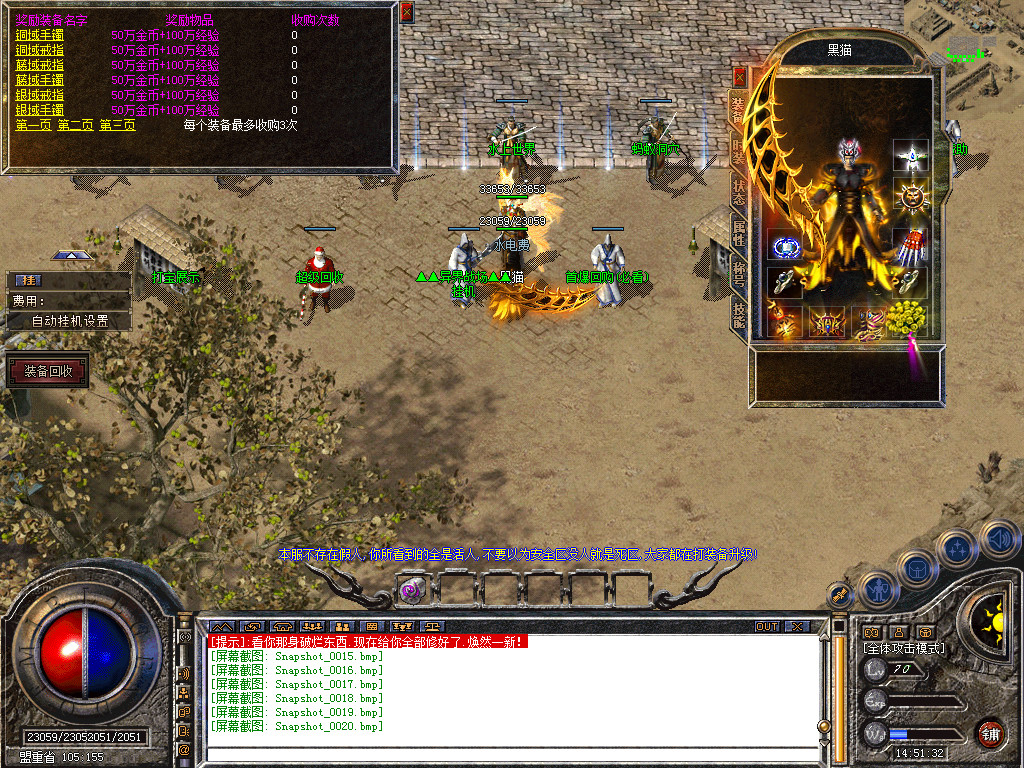This screenshot has width=1024, height=768.
Task: Switch to the 状态 status tab
Action: 739,192
